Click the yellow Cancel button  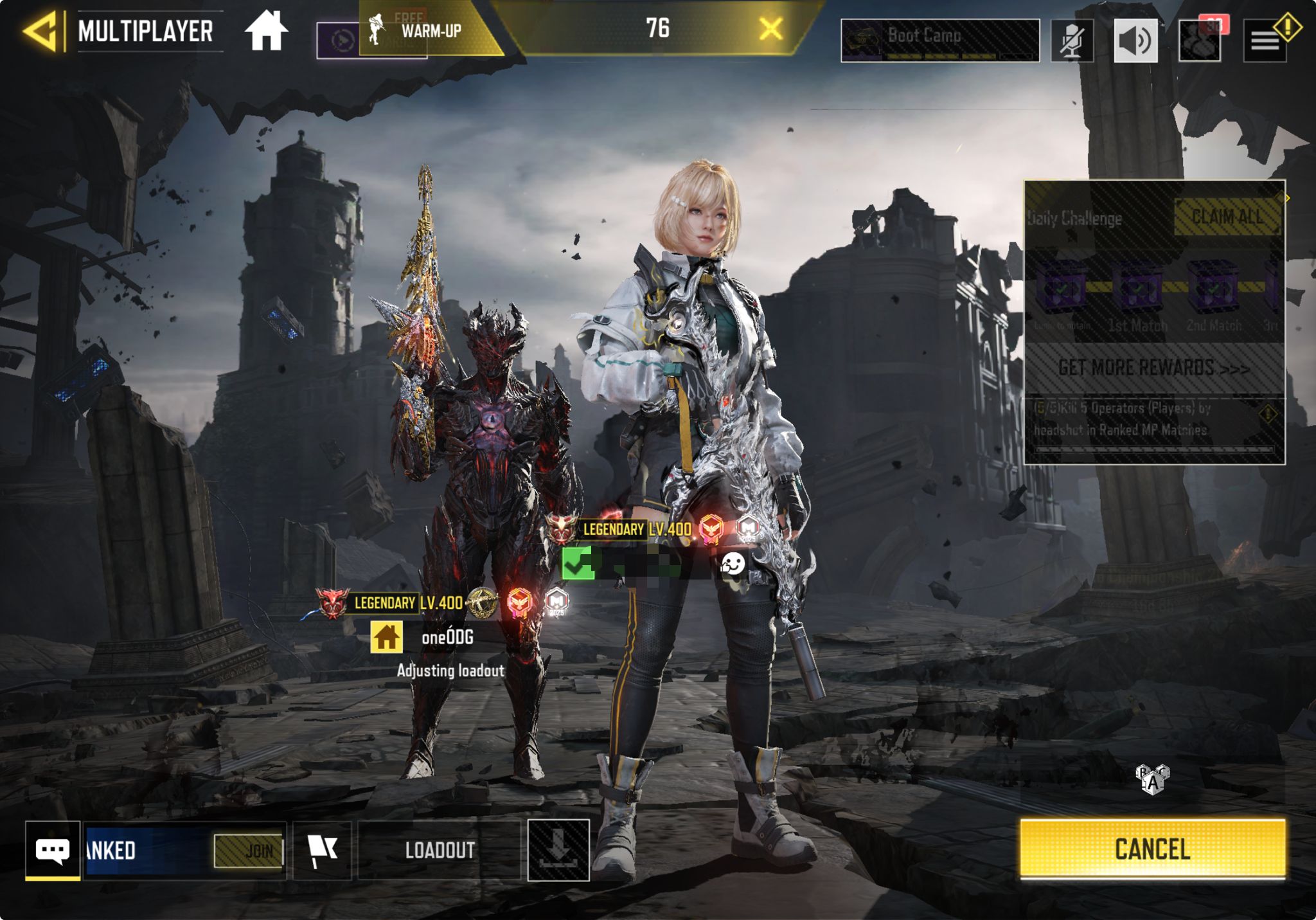(x=1152, y=849)
